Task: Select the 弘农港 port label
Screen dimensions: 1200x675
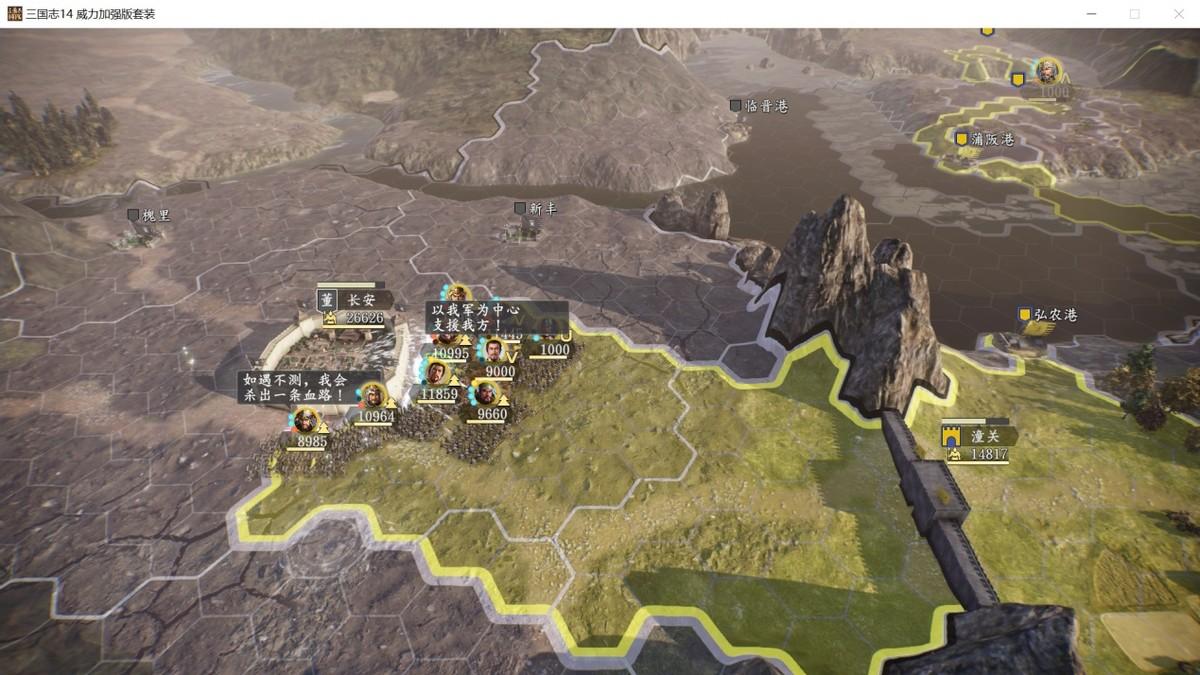Action: pos(1055,316)
